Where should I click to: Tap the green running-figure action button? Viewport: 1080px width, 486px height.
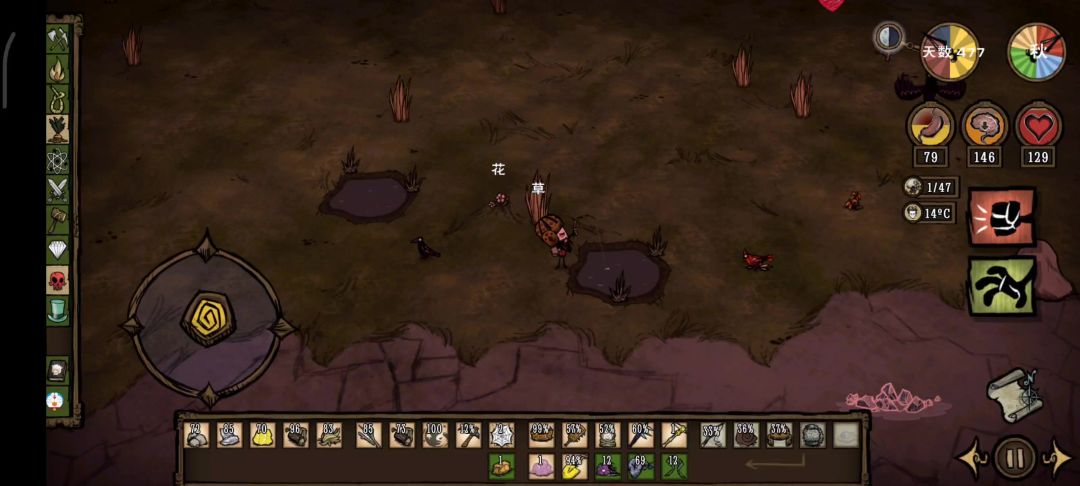point(1001,286)
